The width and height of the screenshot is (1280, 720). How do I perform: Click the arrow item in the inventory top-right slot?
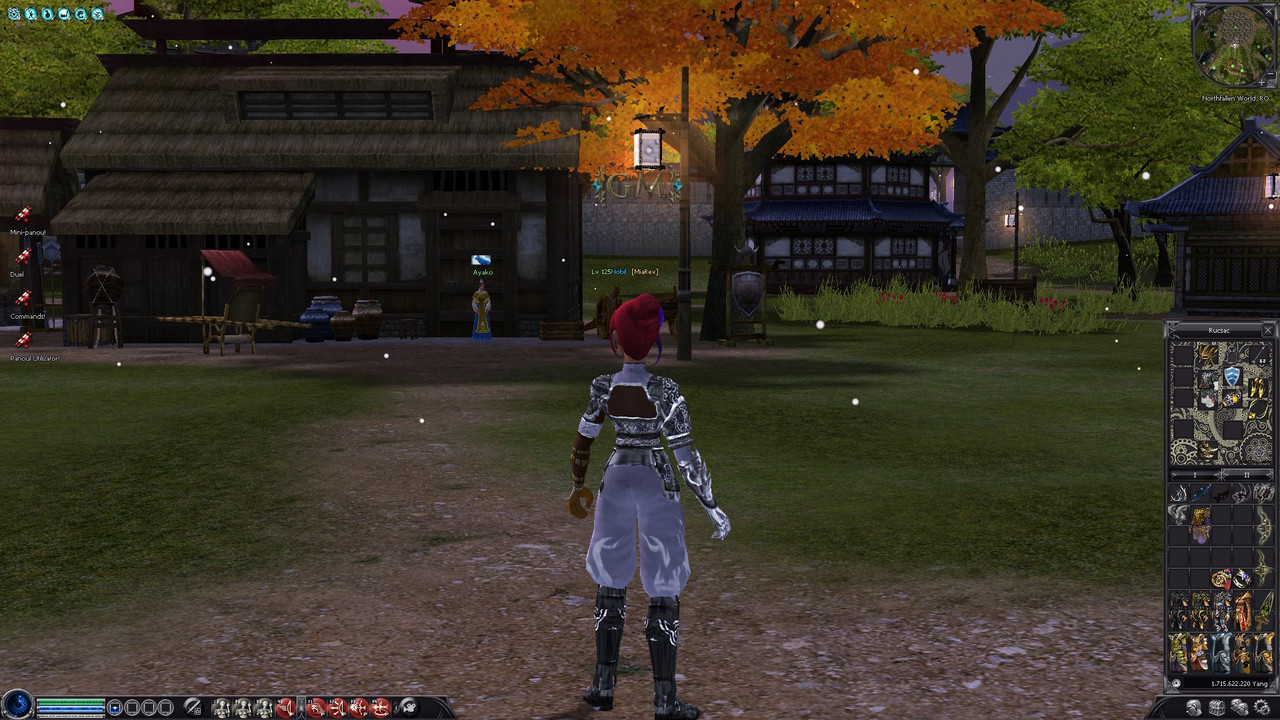[x=1258, y=353]
